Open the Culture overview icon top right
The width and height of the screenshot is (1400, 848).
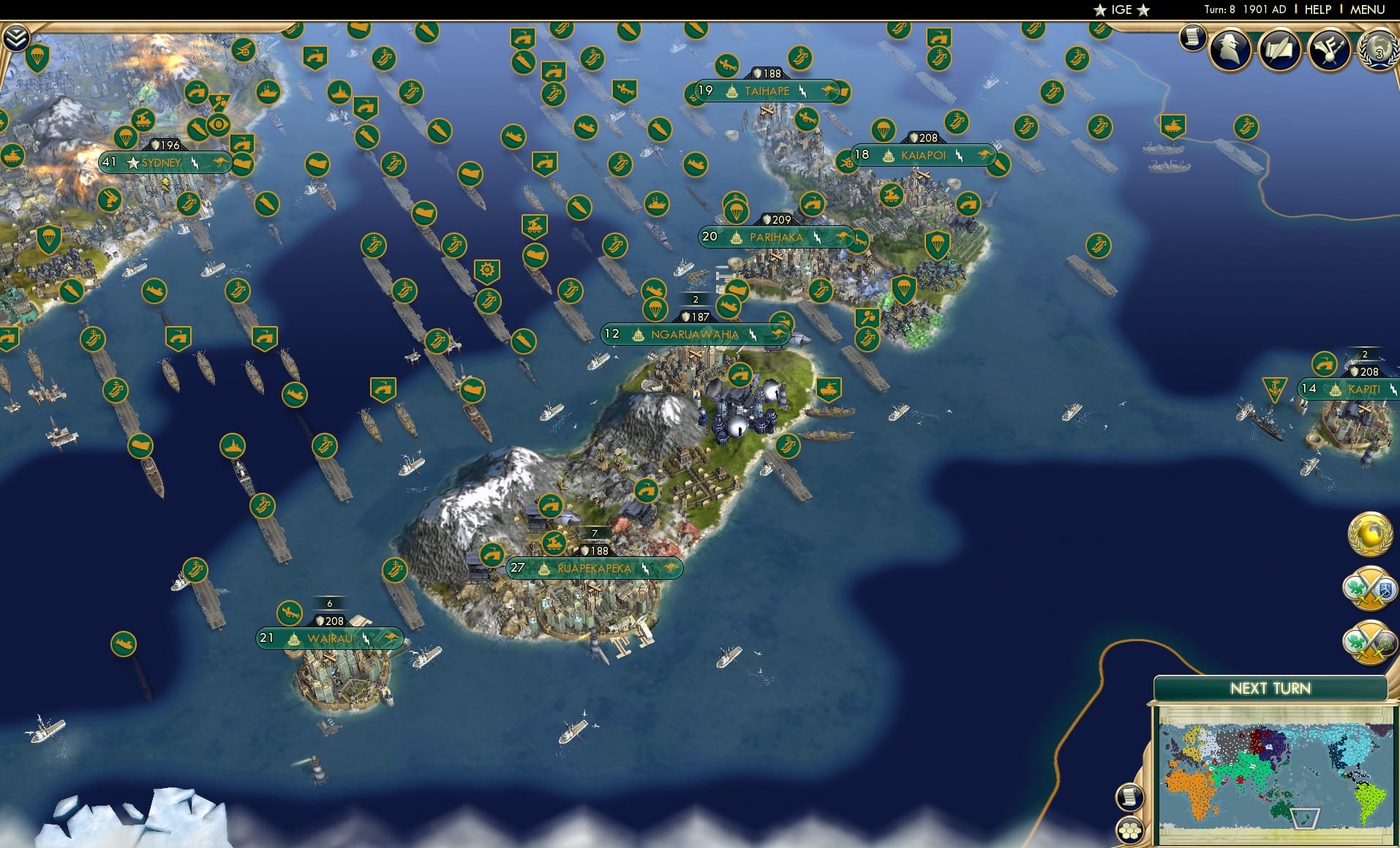point(1330,51)
